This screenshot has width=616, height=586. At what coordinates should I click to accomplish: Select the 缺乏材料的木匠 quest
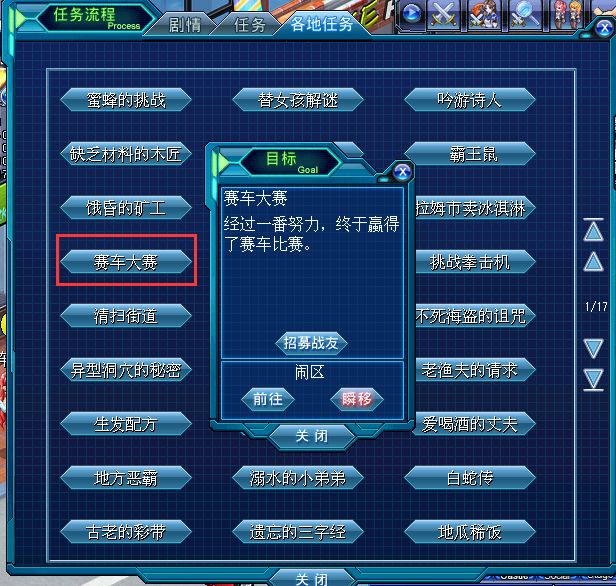[125, 154]
